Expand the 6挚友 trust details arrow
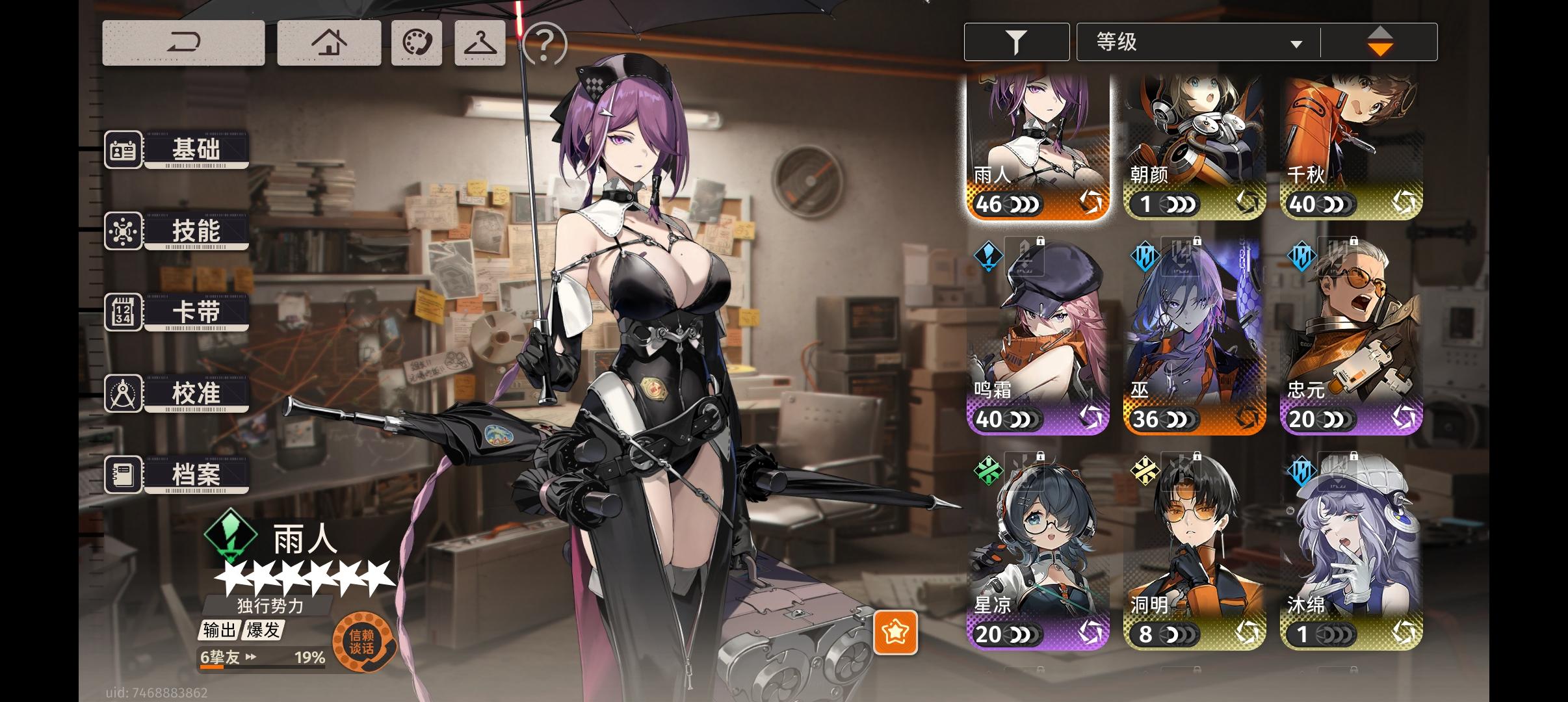 coord(250,658)
